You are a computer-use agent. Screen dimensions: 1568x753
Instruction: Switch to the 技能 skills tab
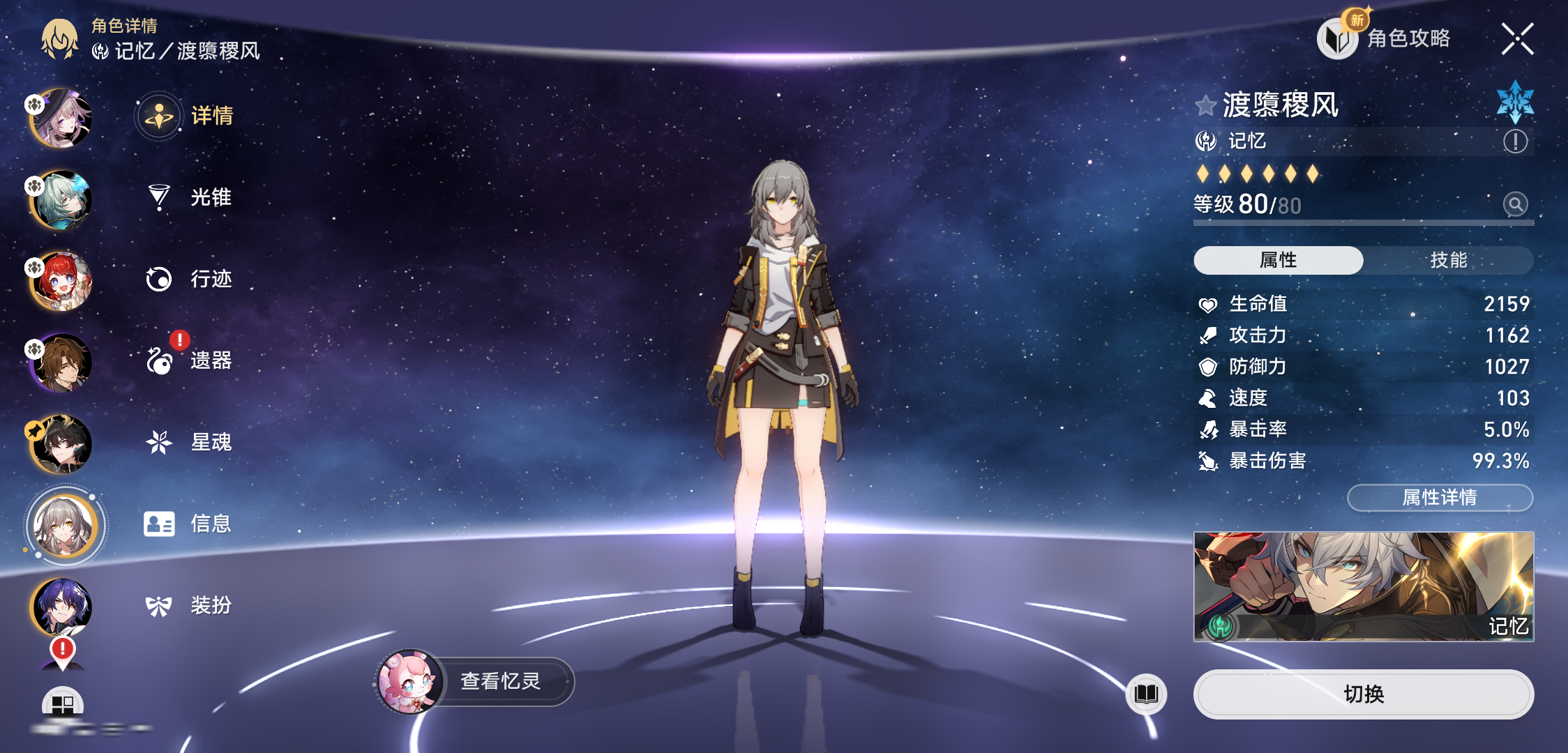click(x=1448, y=260)
